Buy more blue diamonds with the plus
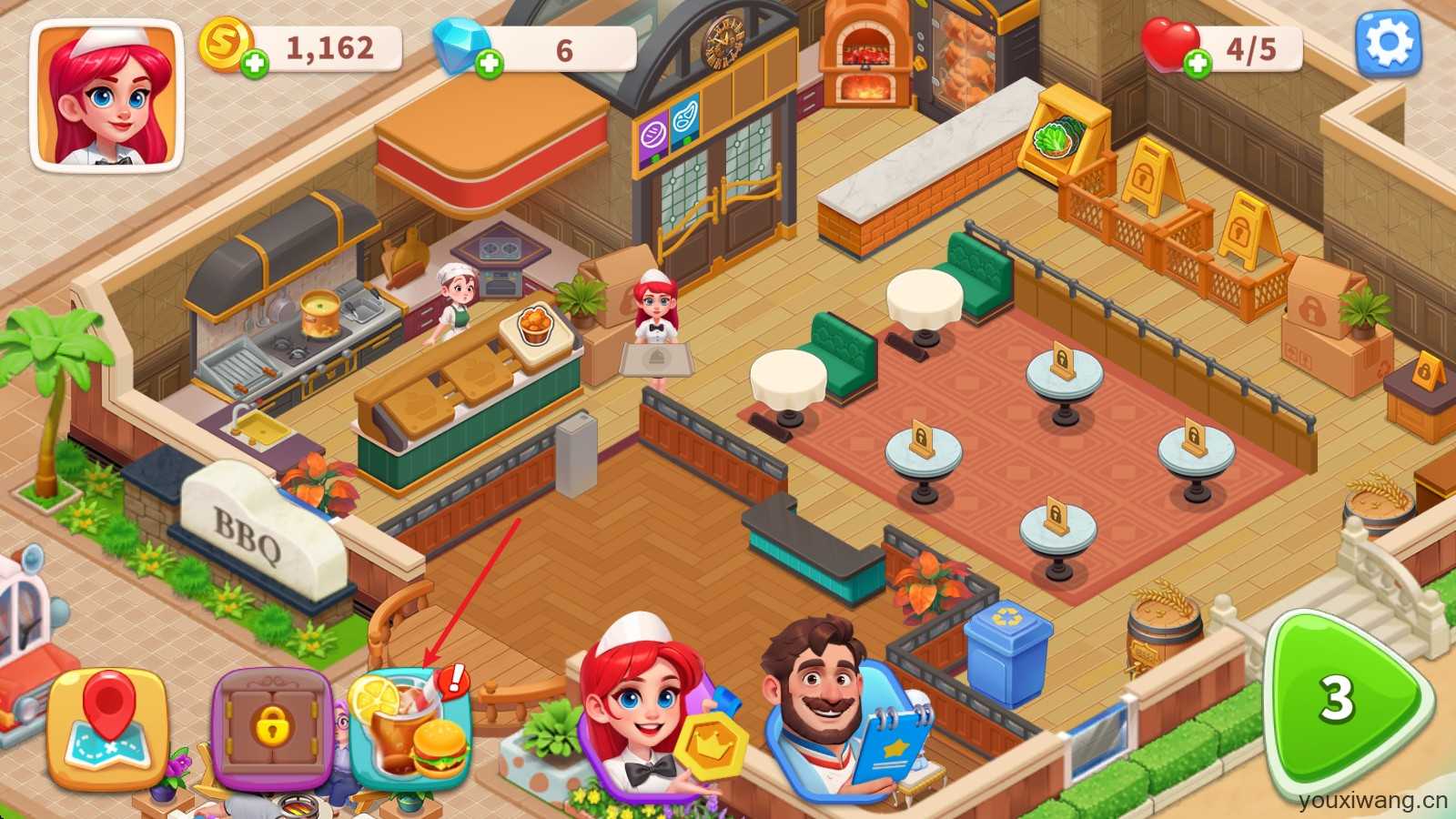 490,64
